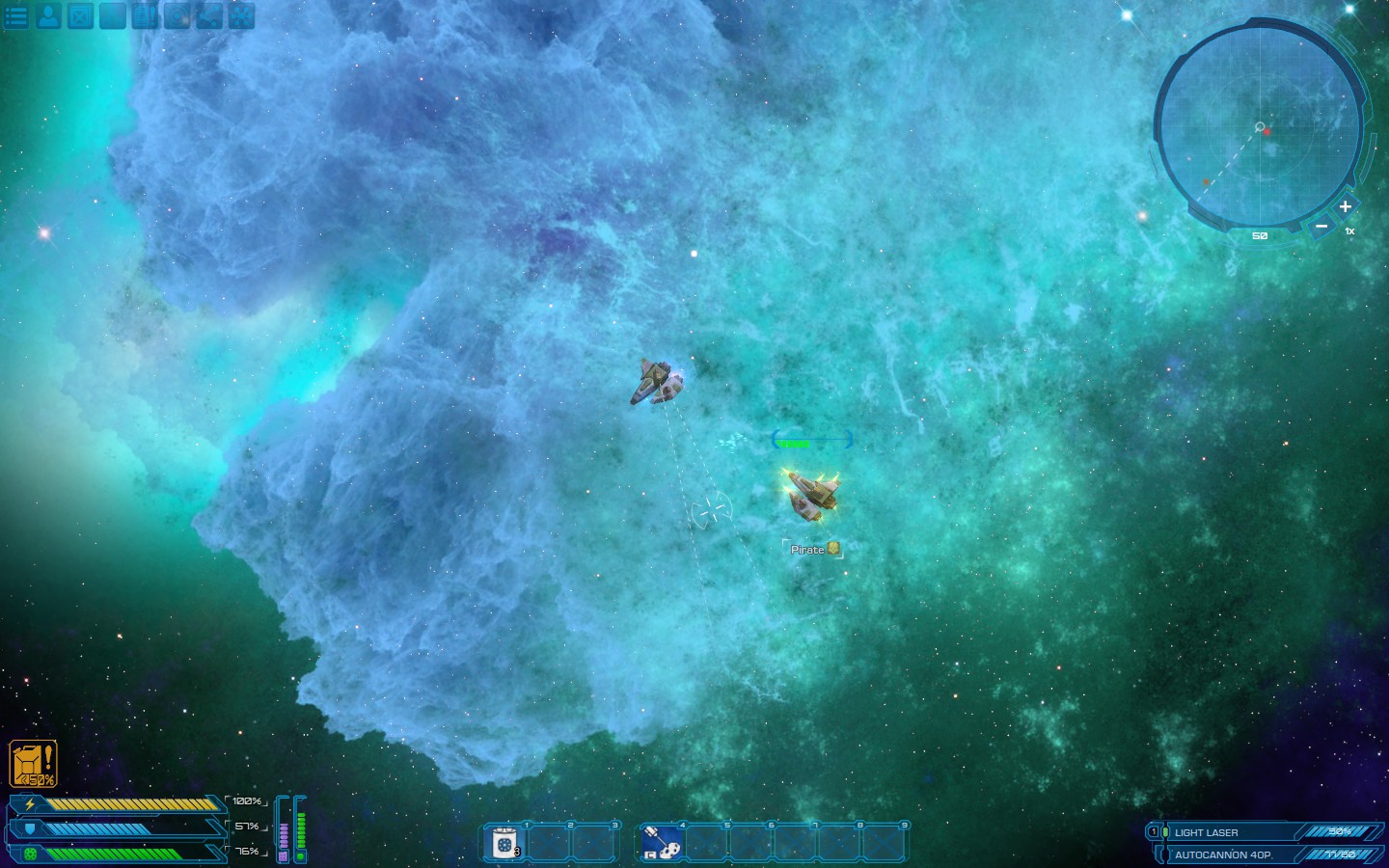This screenshot has width=1389, height=868.
Task: Open the cargo hold inventory icon
Action: point(79,16)
